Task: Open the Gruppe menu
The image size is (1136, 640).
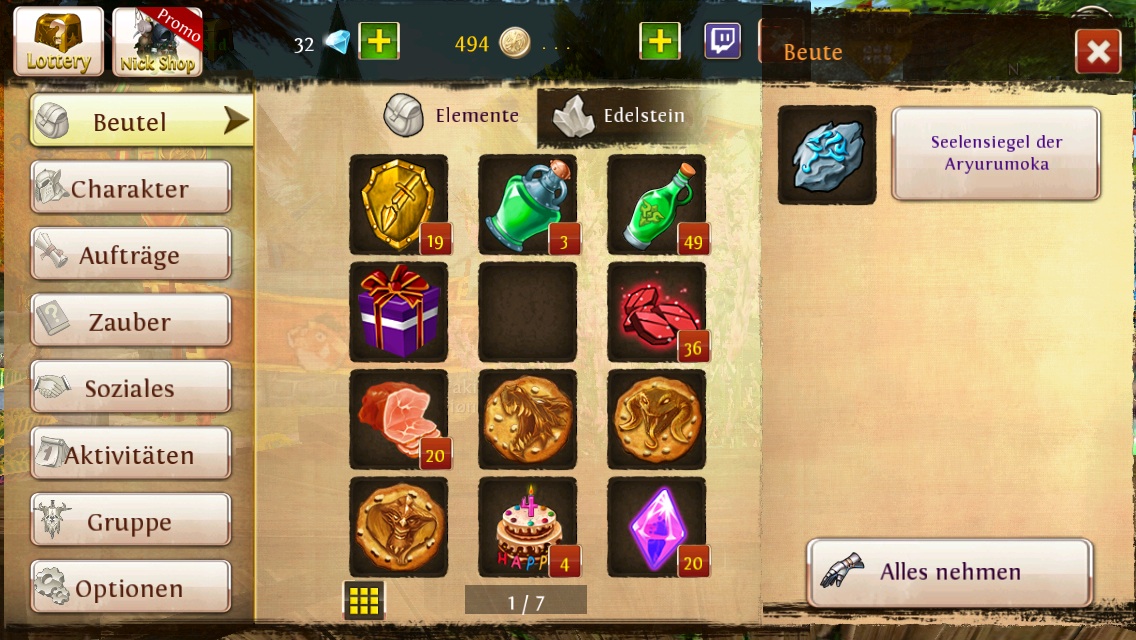Action: pos(130,521)
